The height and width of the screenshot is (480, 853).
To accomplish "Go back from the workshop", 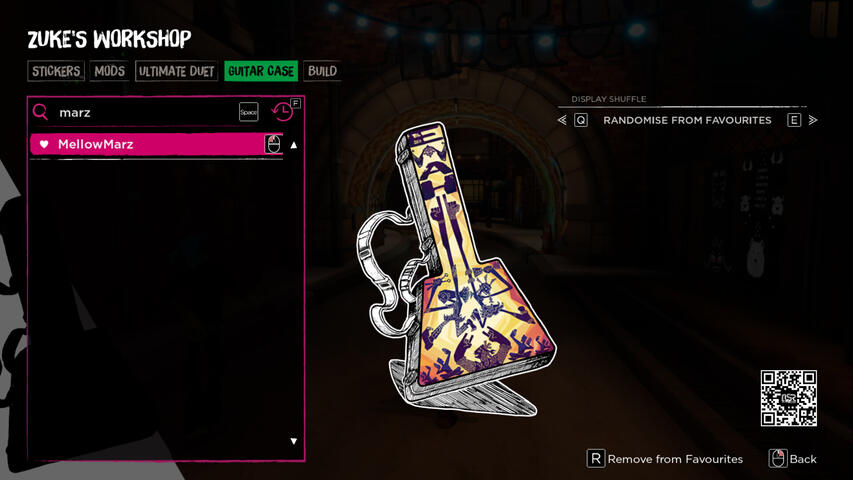I will [793, 459].
